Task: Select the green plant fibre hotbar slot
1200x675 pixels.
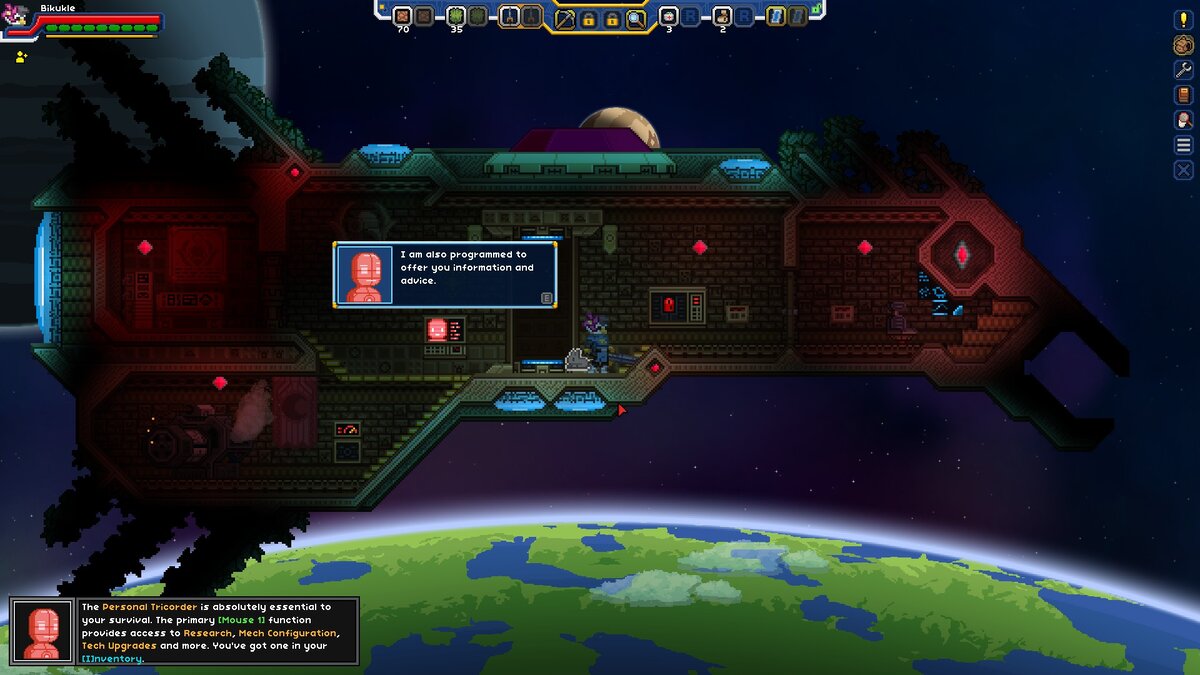Action: [456, 16]
